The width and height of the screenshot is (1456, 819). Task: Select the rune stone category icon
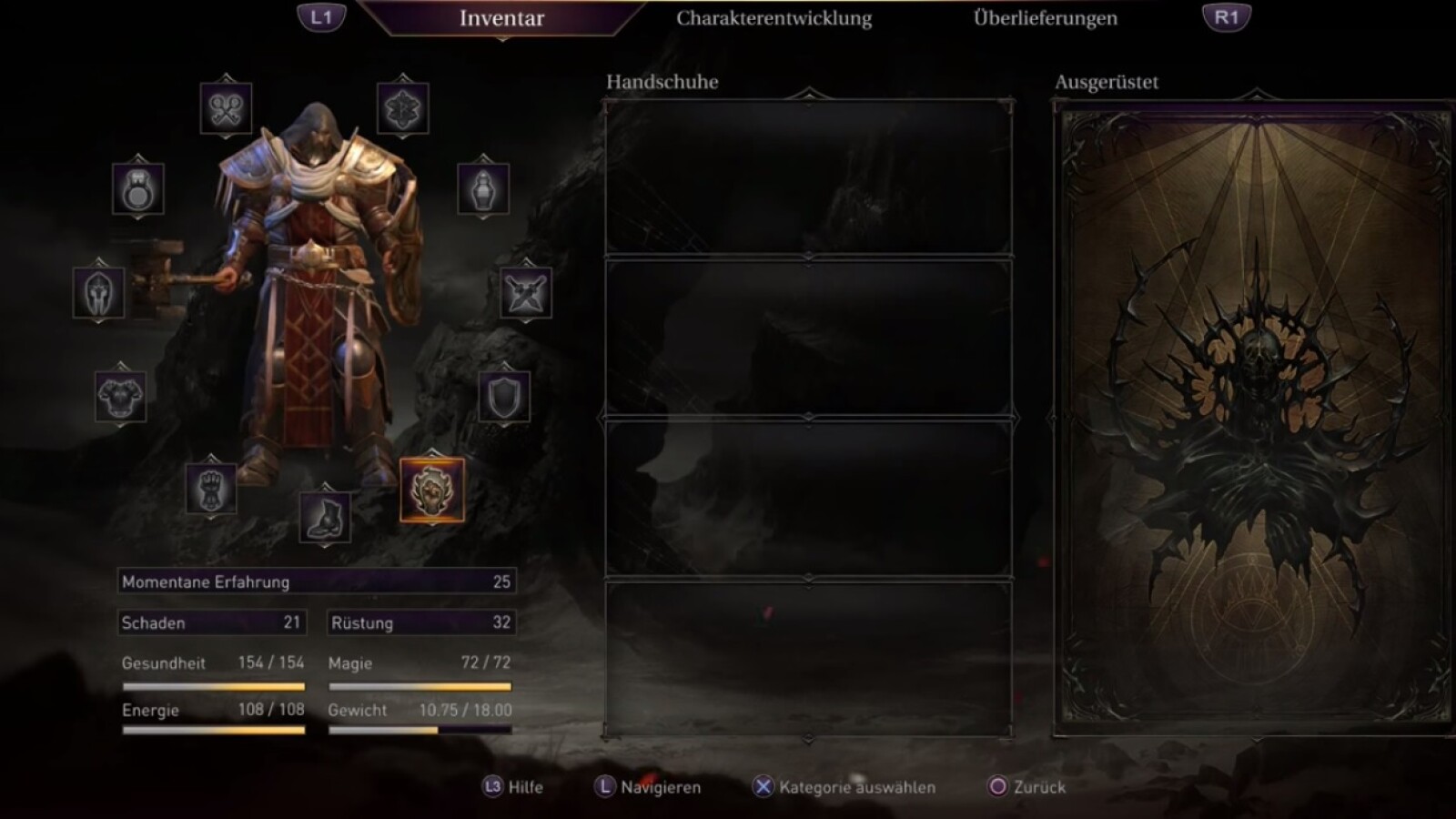tap(402, 108)
